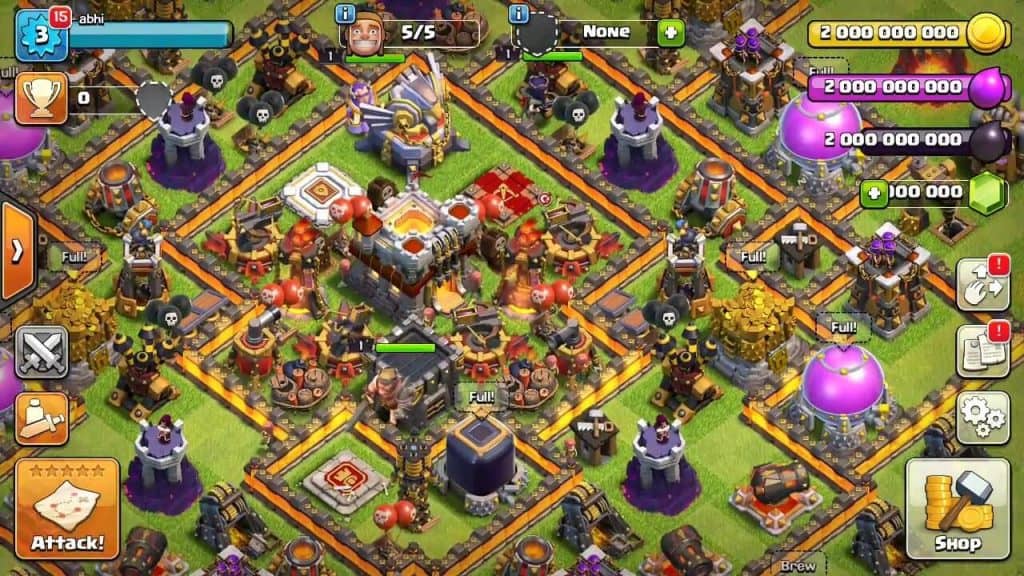The image size is (1024, 576).
Task: View the trophy league button
Action: coord(41,98)
